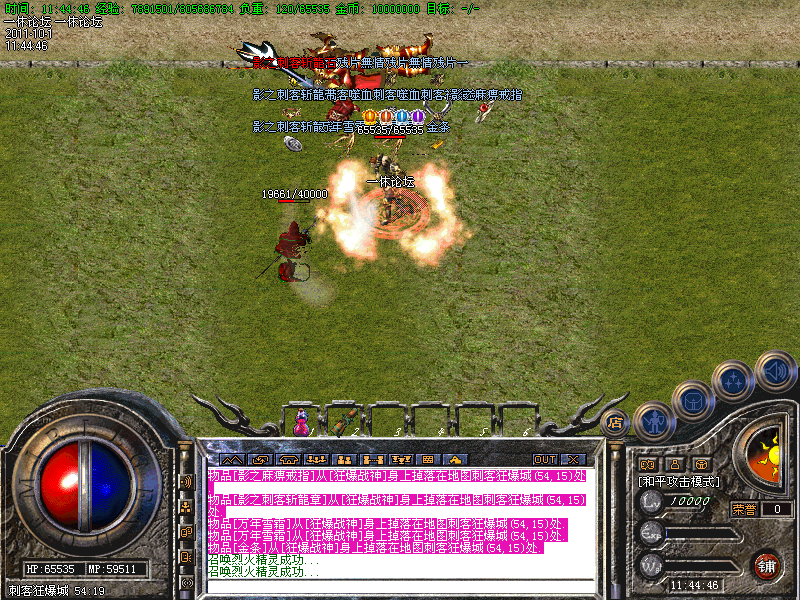The height and width of the screenshot is (600, 800).
Task: Click the single-person icon above attack mode
Action: coord(674,464)
